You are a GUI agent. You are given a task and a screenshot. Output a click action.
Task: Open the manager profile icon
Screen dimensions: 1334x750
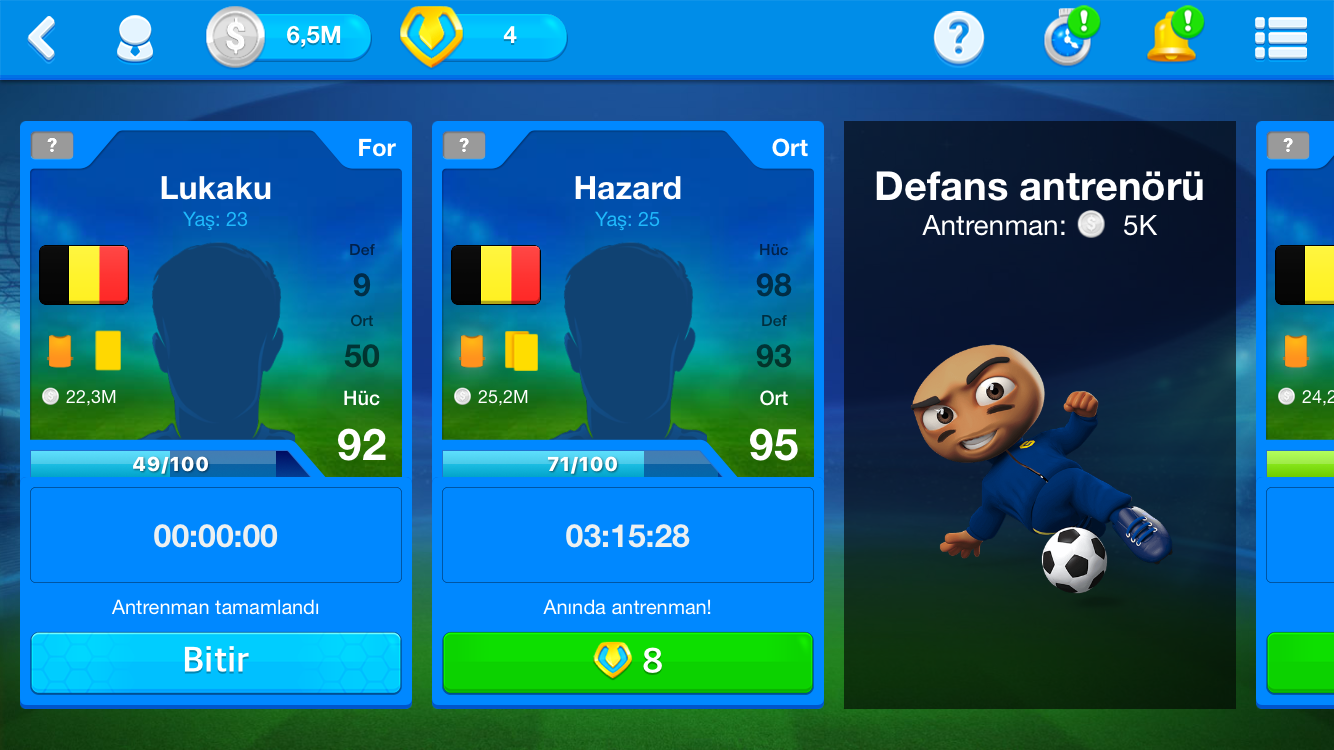point(135,39)
